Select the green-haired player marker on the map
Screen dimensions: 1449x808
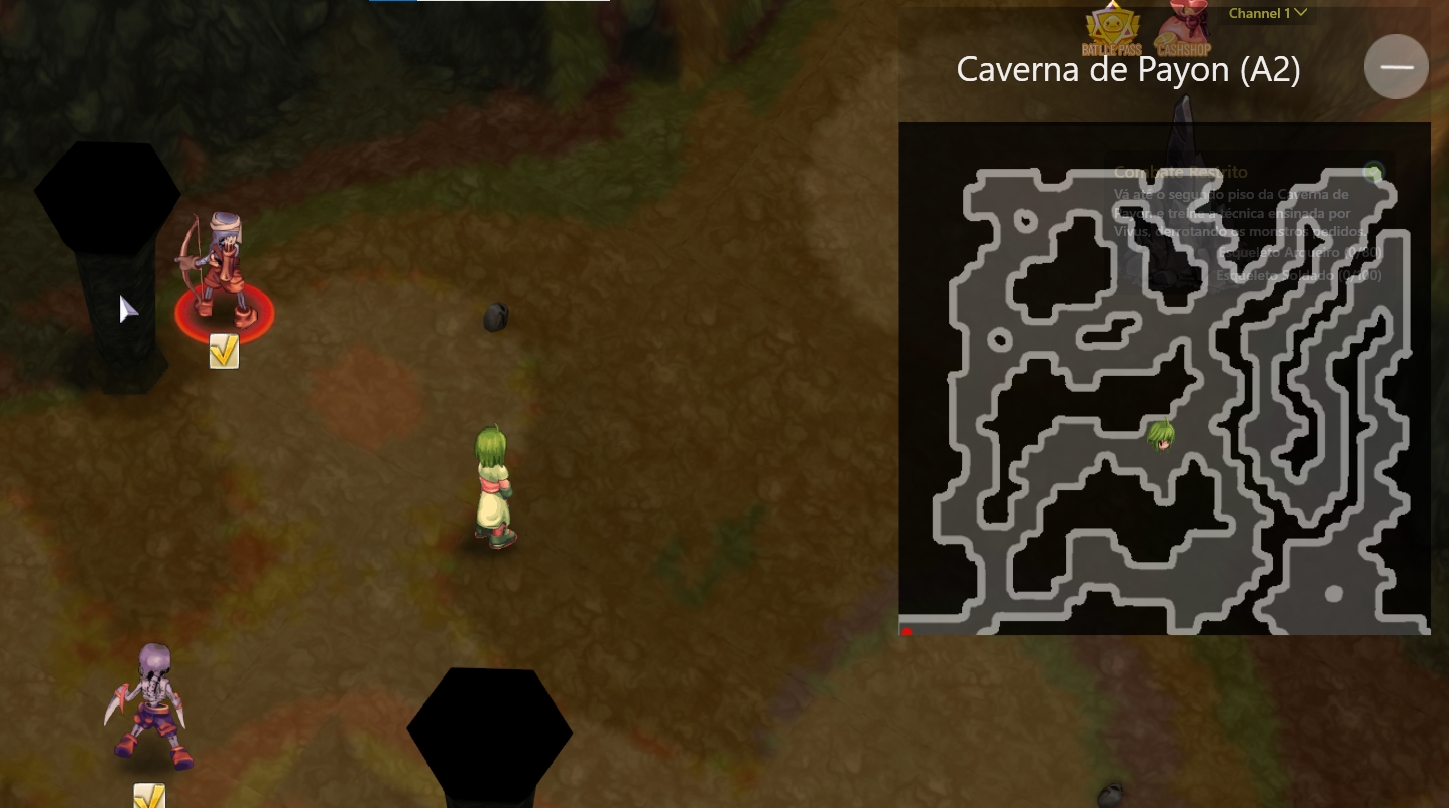click(1160, 435)
